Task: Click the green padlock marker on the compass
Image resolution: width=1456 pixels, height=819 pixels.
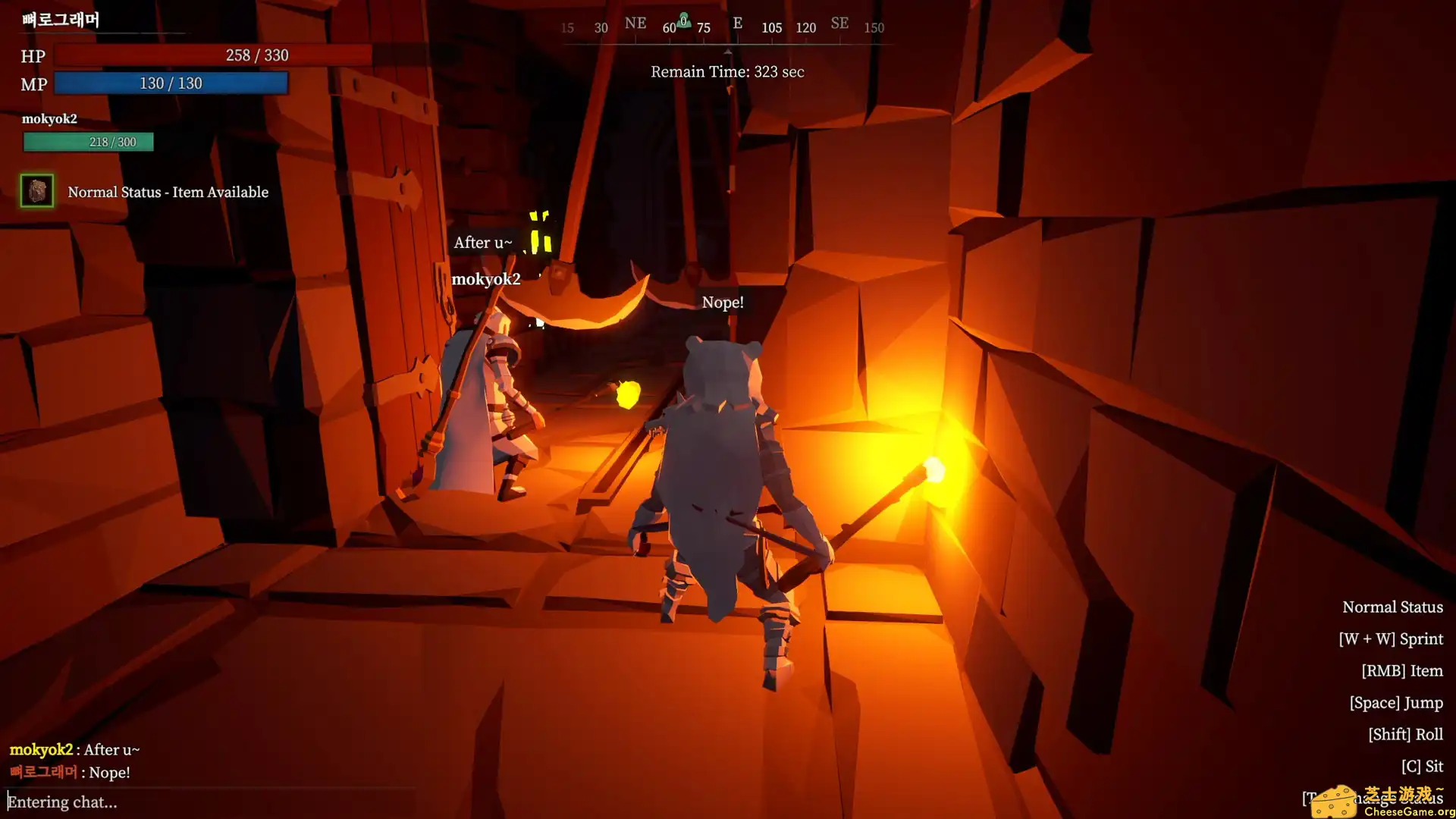Action: pos(683,20)
